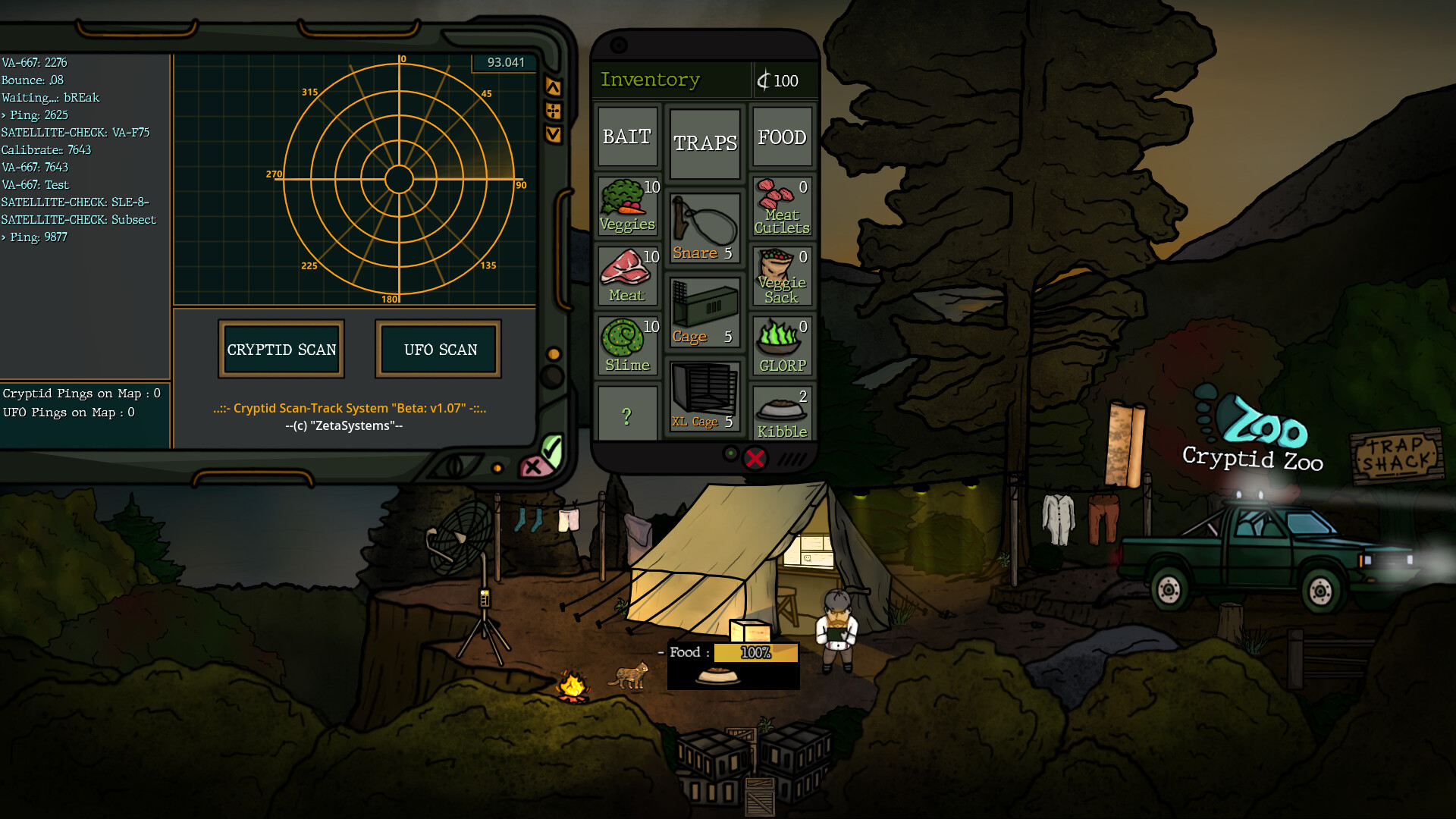
Task: Select the Veggies bait item
Action: pos(627,205)
